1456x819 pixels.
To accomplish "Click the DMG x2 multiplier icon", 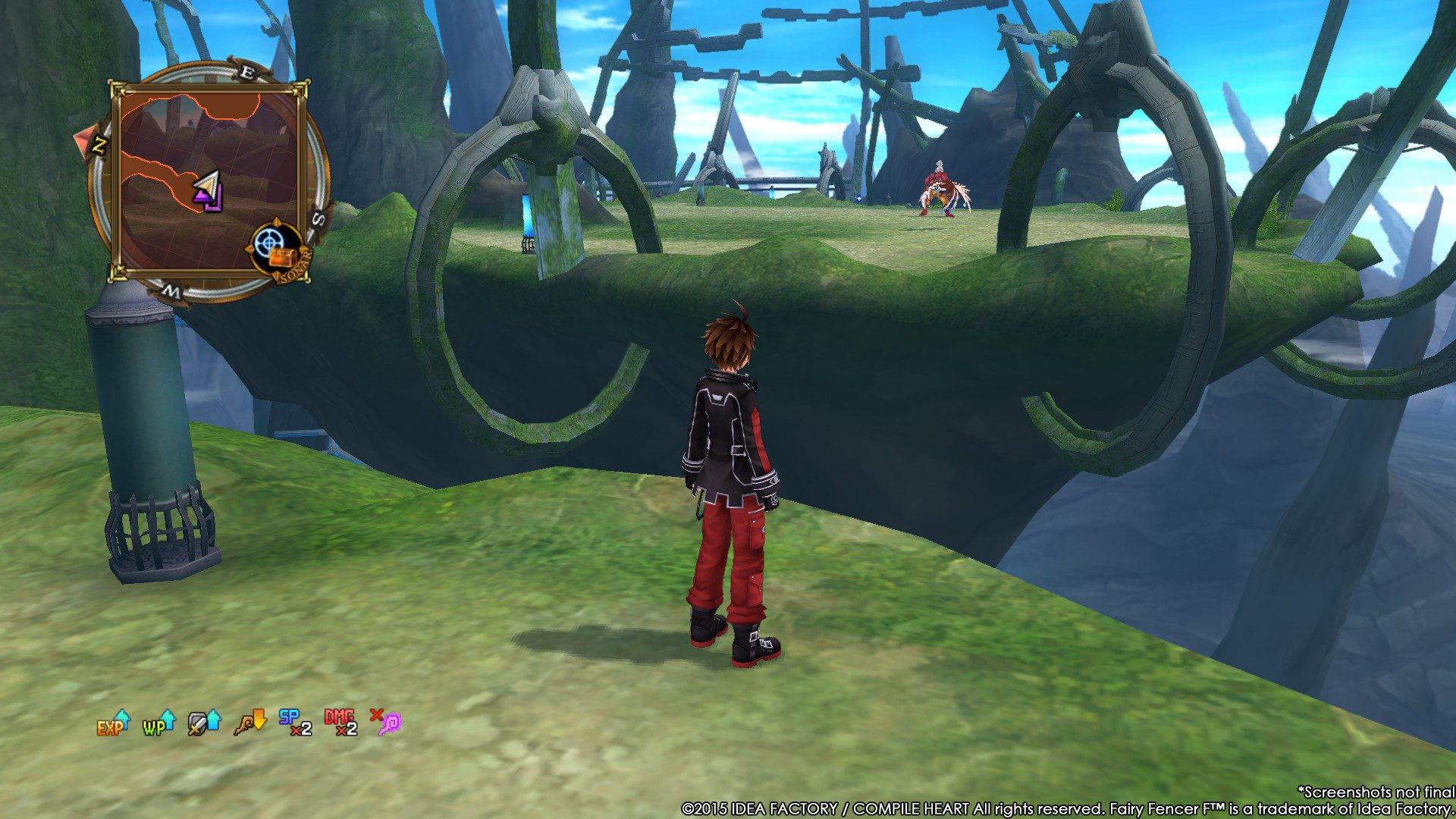I will [x=340, y=722].
